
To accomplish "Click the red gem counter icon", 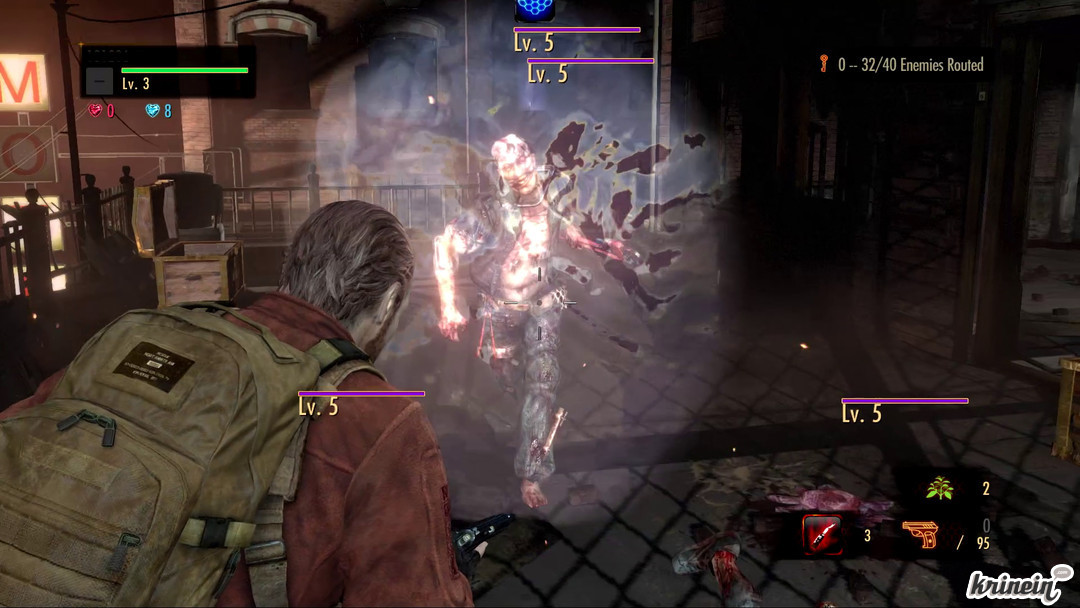I will pos(95,111).
